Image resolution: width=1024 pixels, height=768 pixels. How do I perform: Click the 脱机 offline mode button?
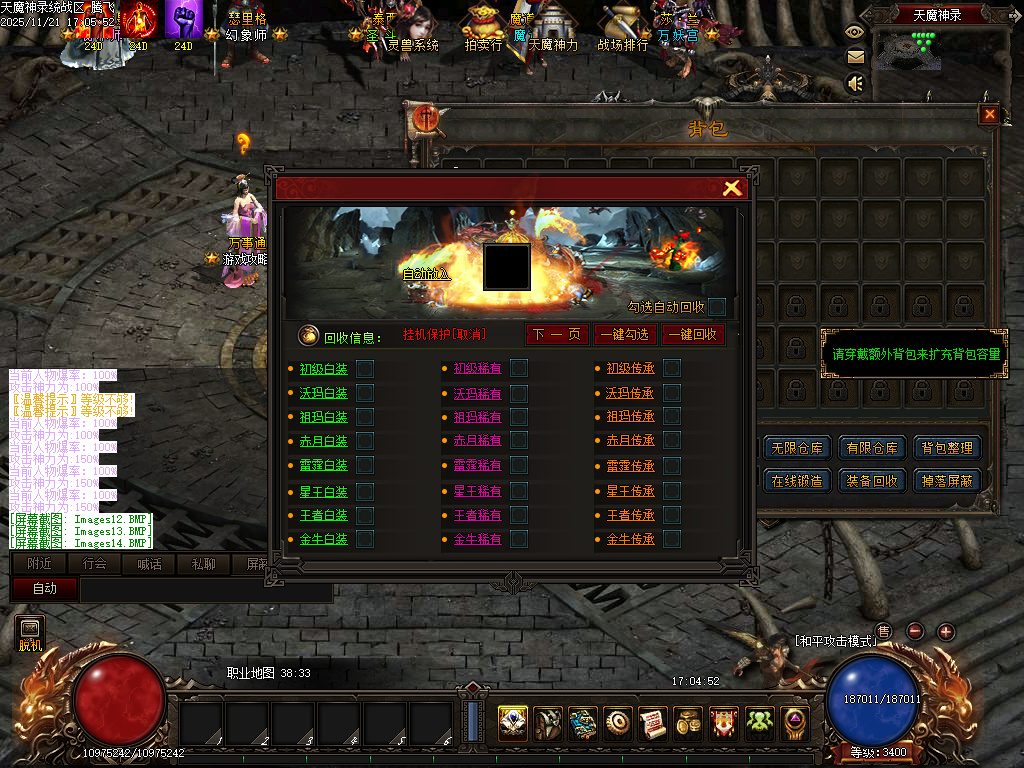[x=30, y=634]
